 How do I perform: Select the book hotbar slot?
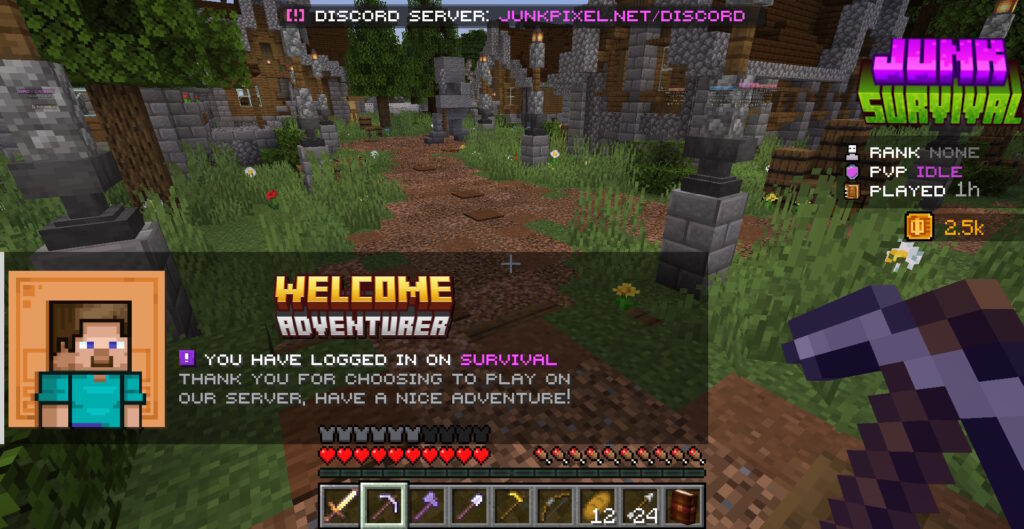pos(684,505)
